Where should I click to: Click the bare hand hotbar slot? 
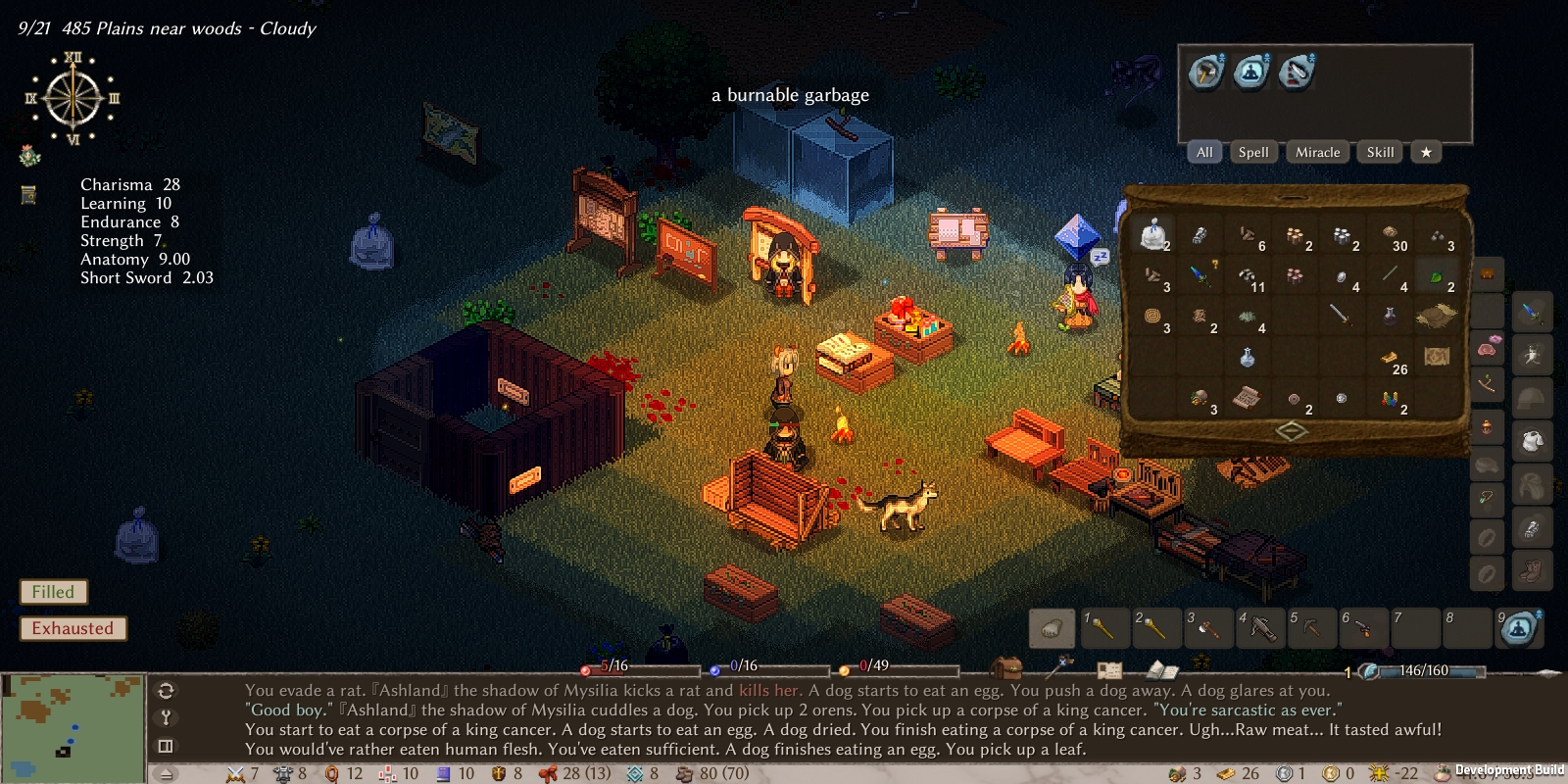point(1052,628)
